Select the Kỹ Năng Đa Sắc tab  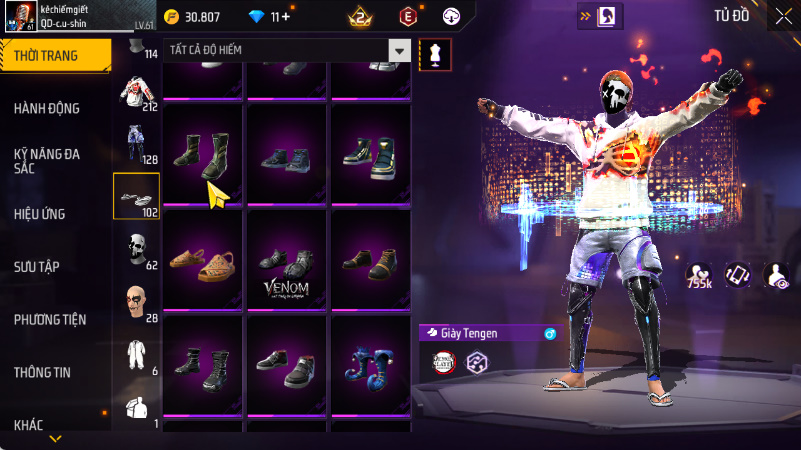(x=47, y=161)
